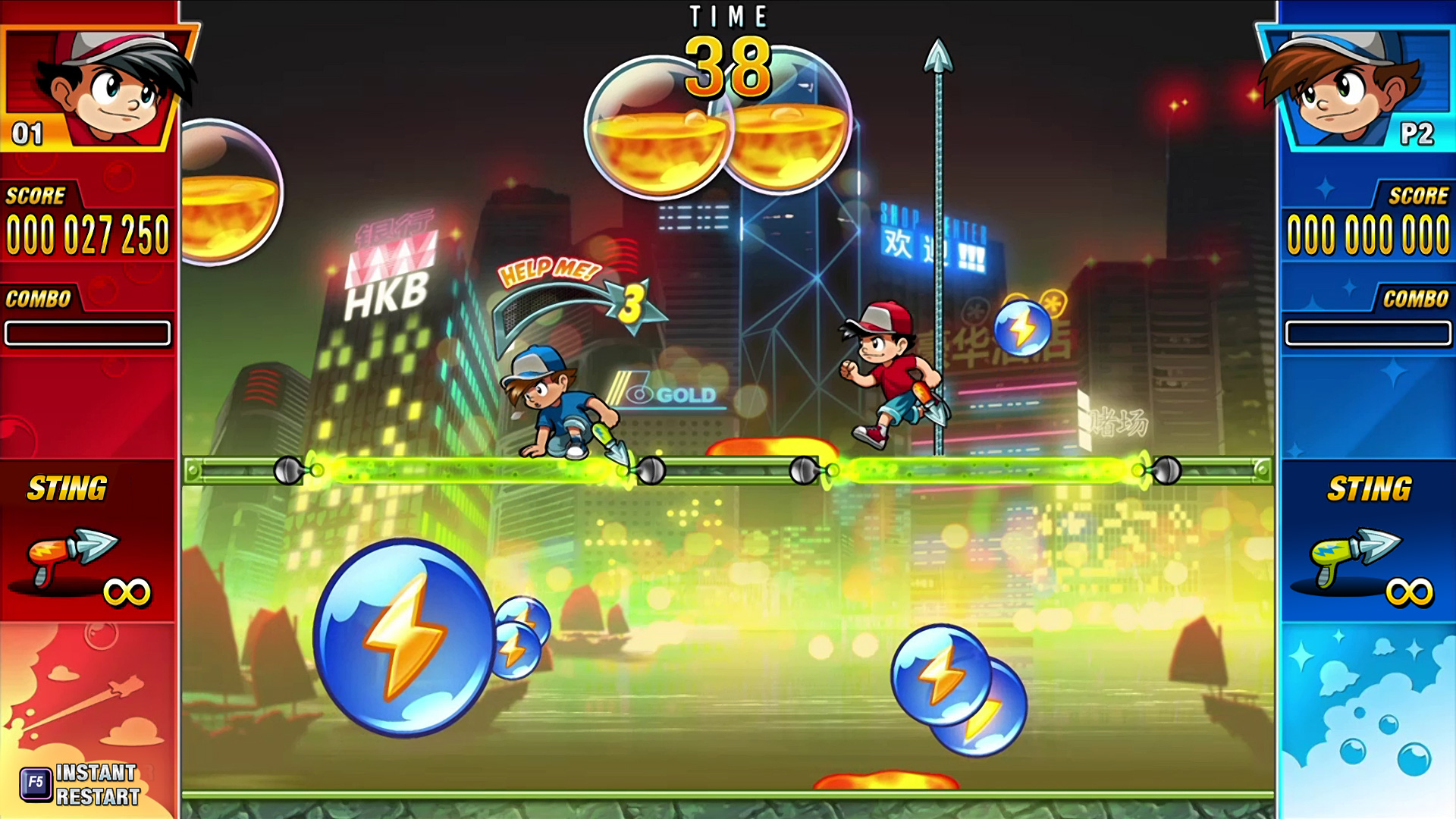1456x819 pixels.
Task: Click Player 2's empty COMBO bar
Action: click(1369, 331)
